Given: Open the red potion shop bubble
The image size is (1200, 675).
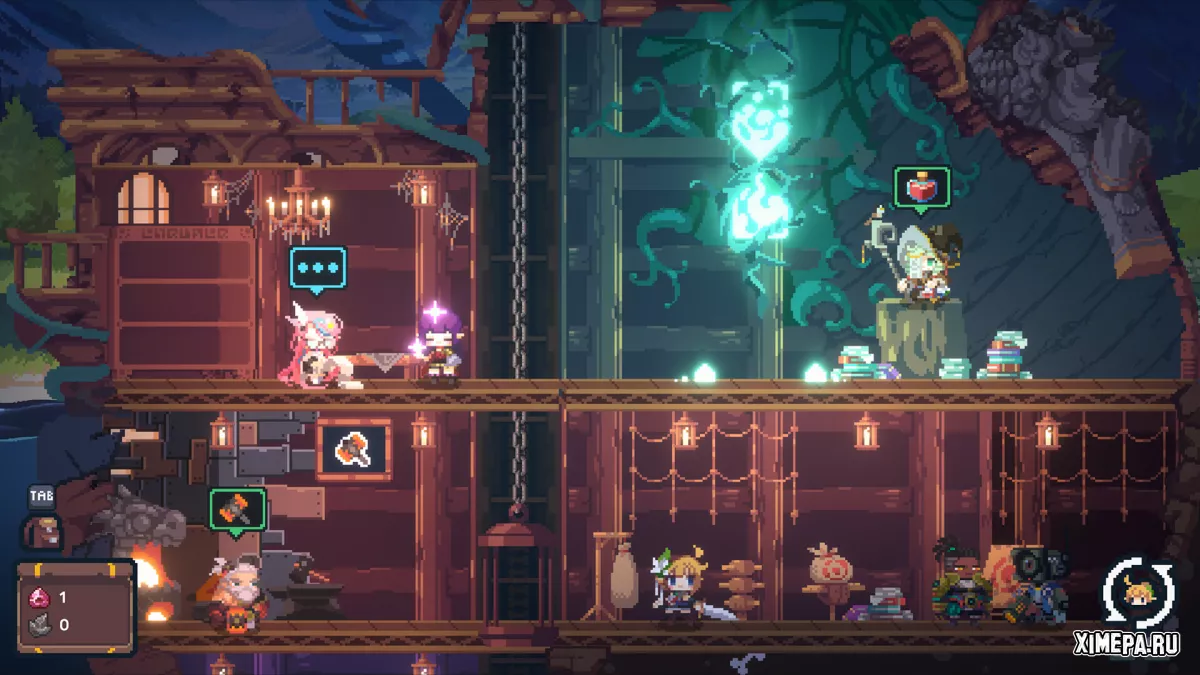Looking at the screenshot, I should [921, 188].
